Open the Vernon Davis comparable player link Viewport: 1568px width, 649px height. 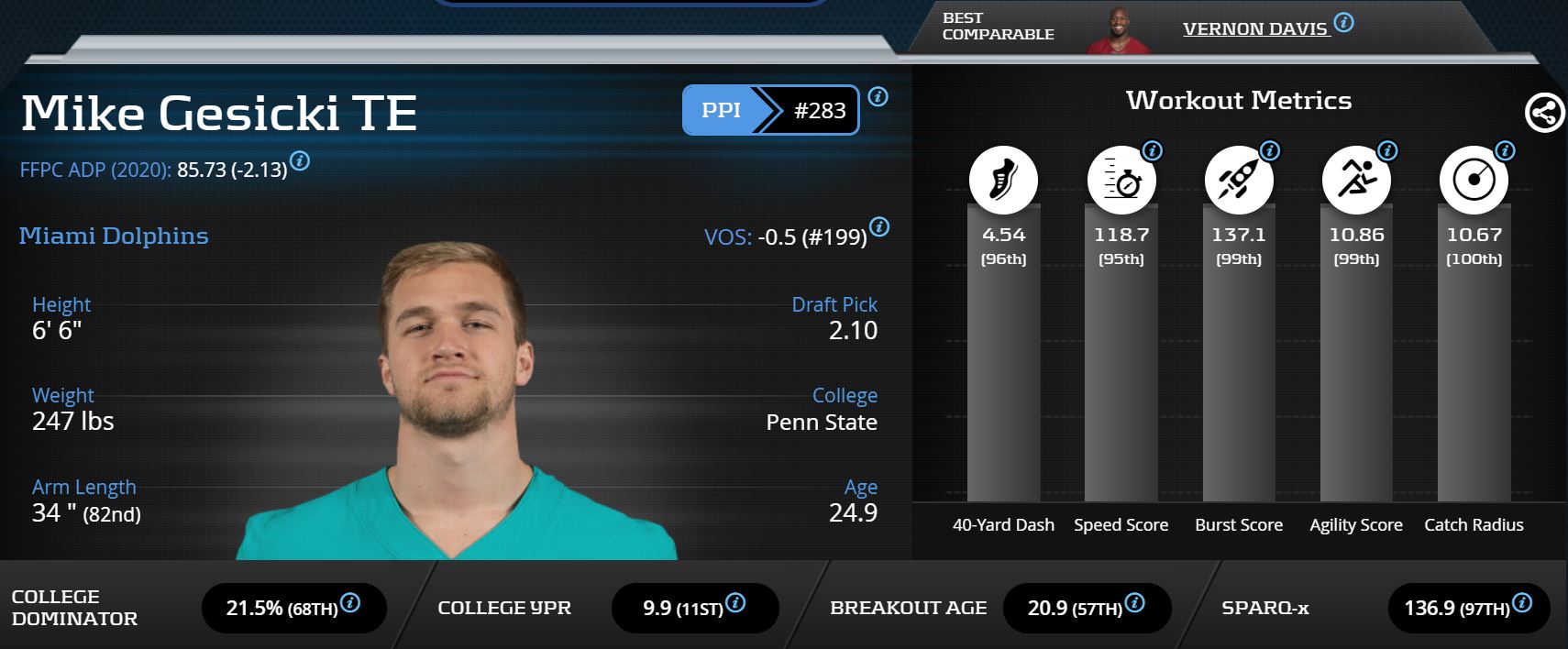1254,28
